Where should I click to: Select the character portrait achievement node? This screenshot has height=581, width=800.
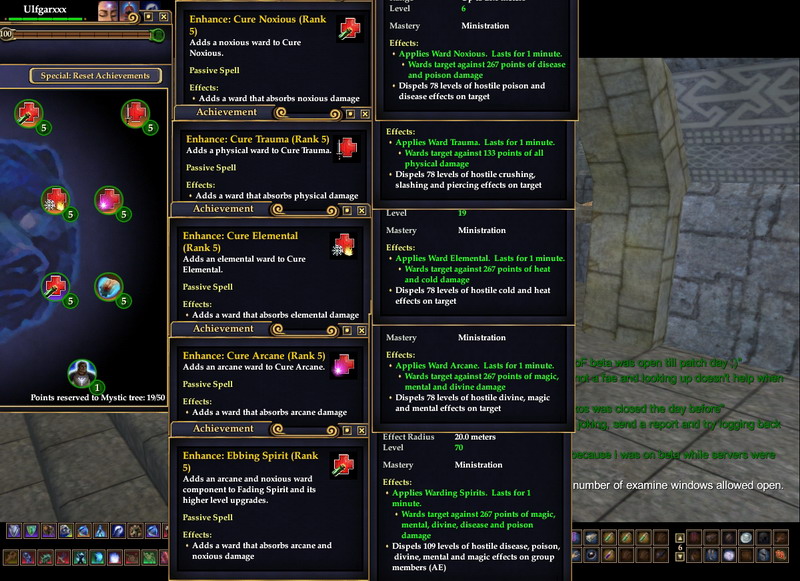[82, 374]
